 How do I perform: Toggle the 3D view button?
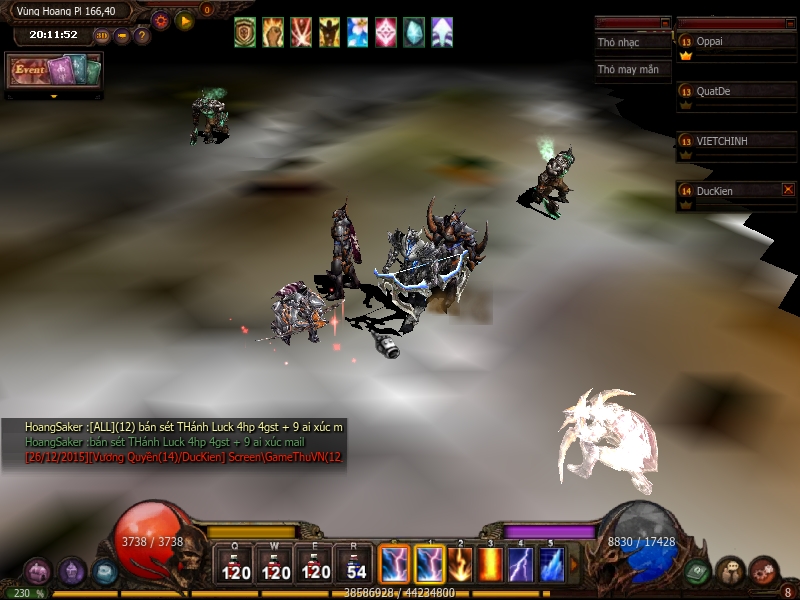pyautogui.click(x=103, y=36)
